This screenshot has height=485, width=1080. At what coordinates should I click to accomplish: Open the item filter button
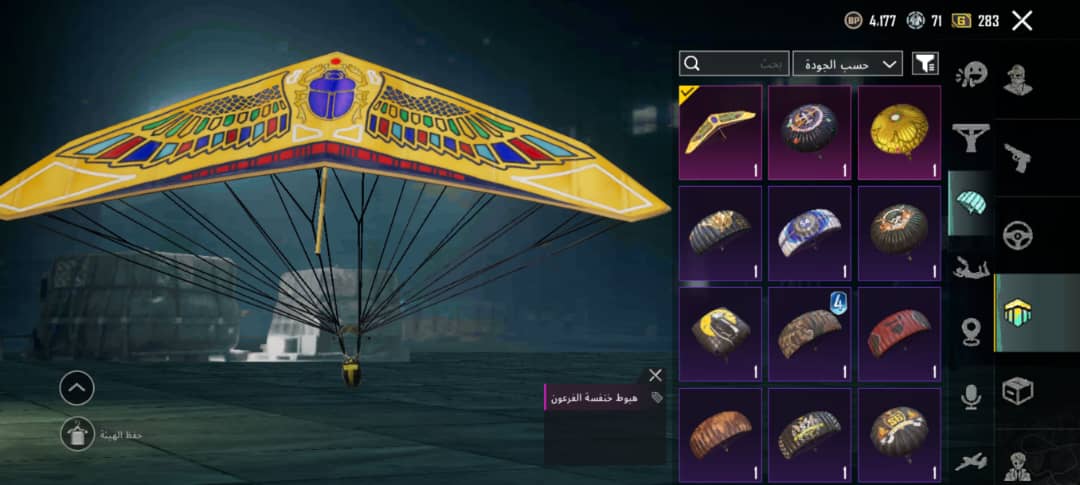click(x=925, y=64)
